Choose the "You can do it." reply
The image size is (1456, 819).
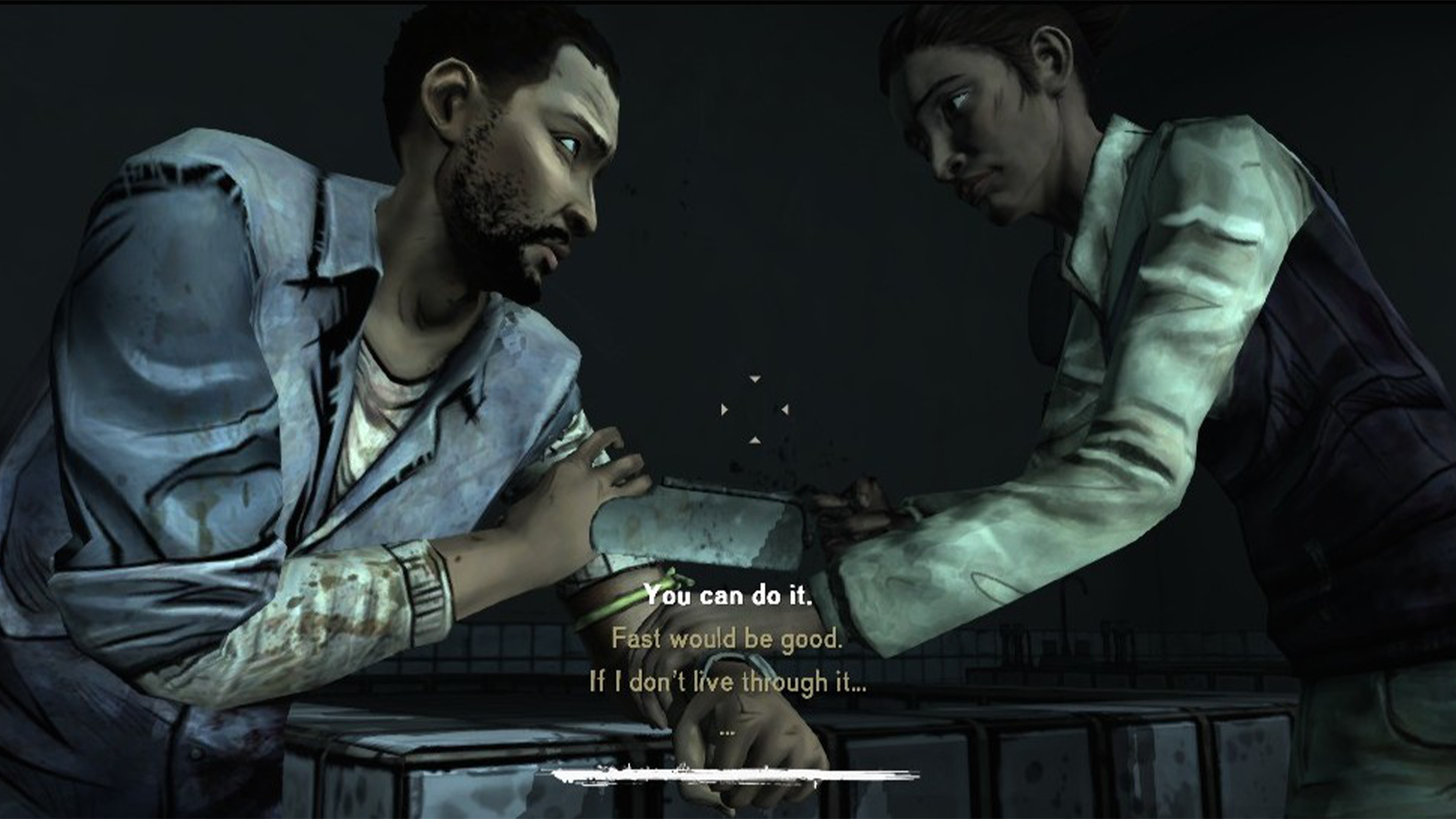click(x=727, y=595)
